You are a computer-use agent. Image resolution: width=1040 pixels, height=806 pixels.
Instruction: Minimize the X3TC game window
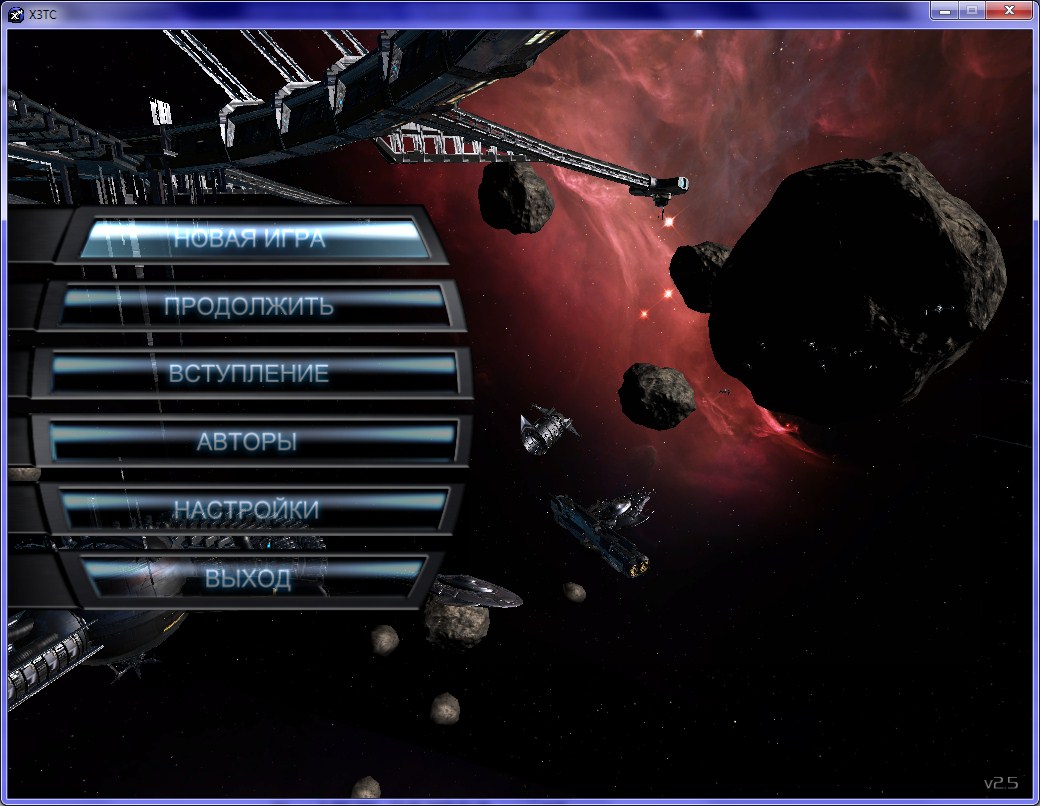945,10
